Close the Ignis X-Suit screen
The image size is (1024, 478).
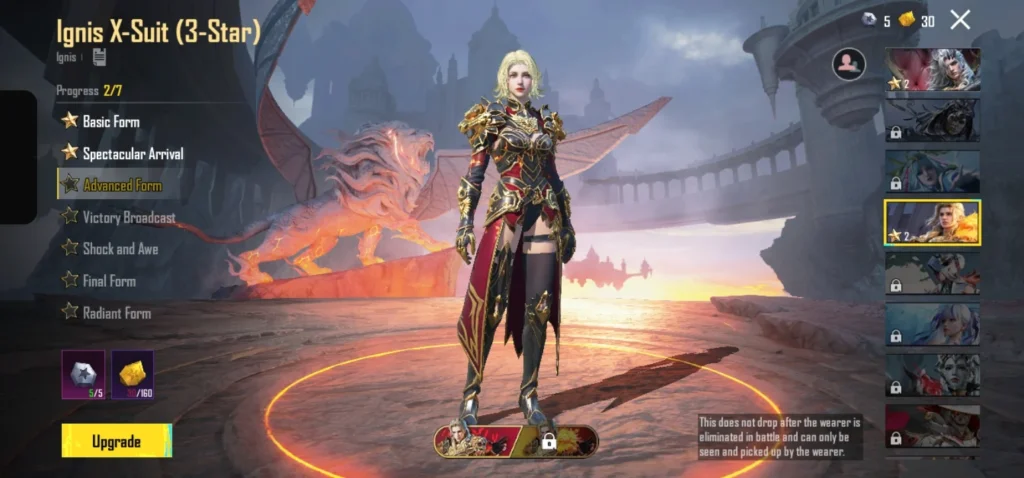[x=960, y=19]
